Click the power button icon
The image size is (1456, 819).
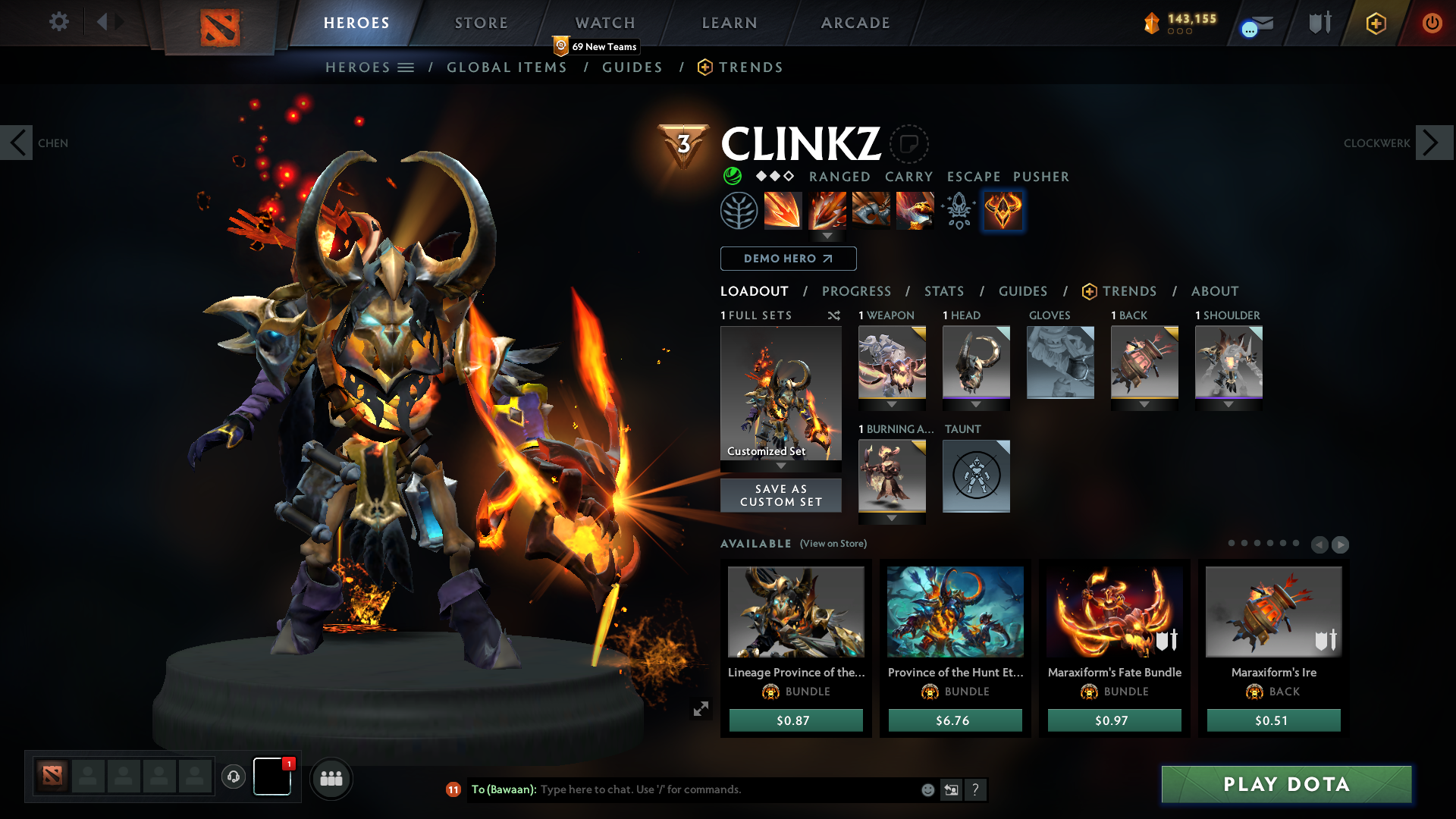pyautogui.click(x=1432, y=23)
